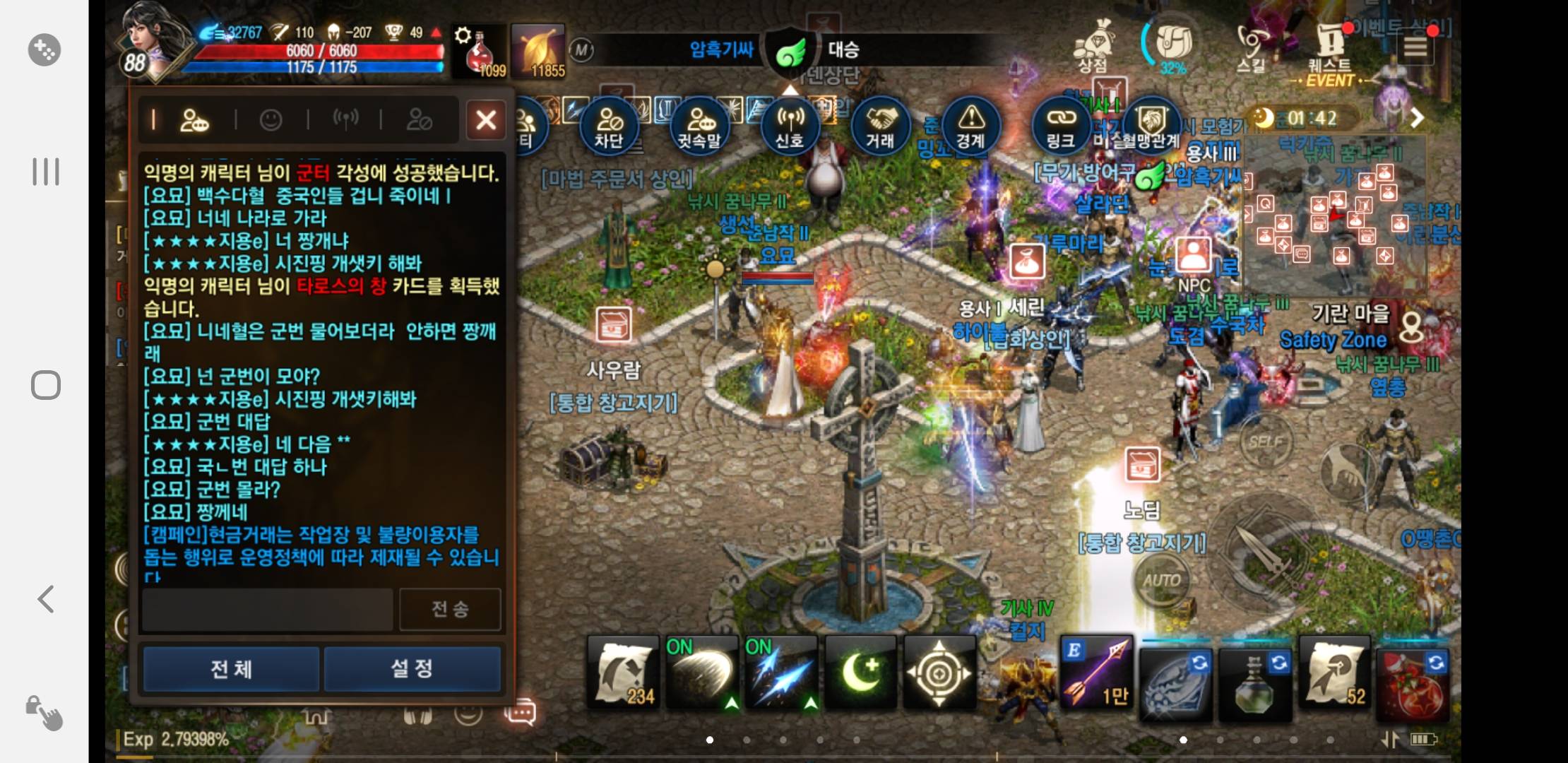This screenshot has height=763, width=1568.
Task: Switch to the 전체 chat tab
Action: click(x=230, y=668)
